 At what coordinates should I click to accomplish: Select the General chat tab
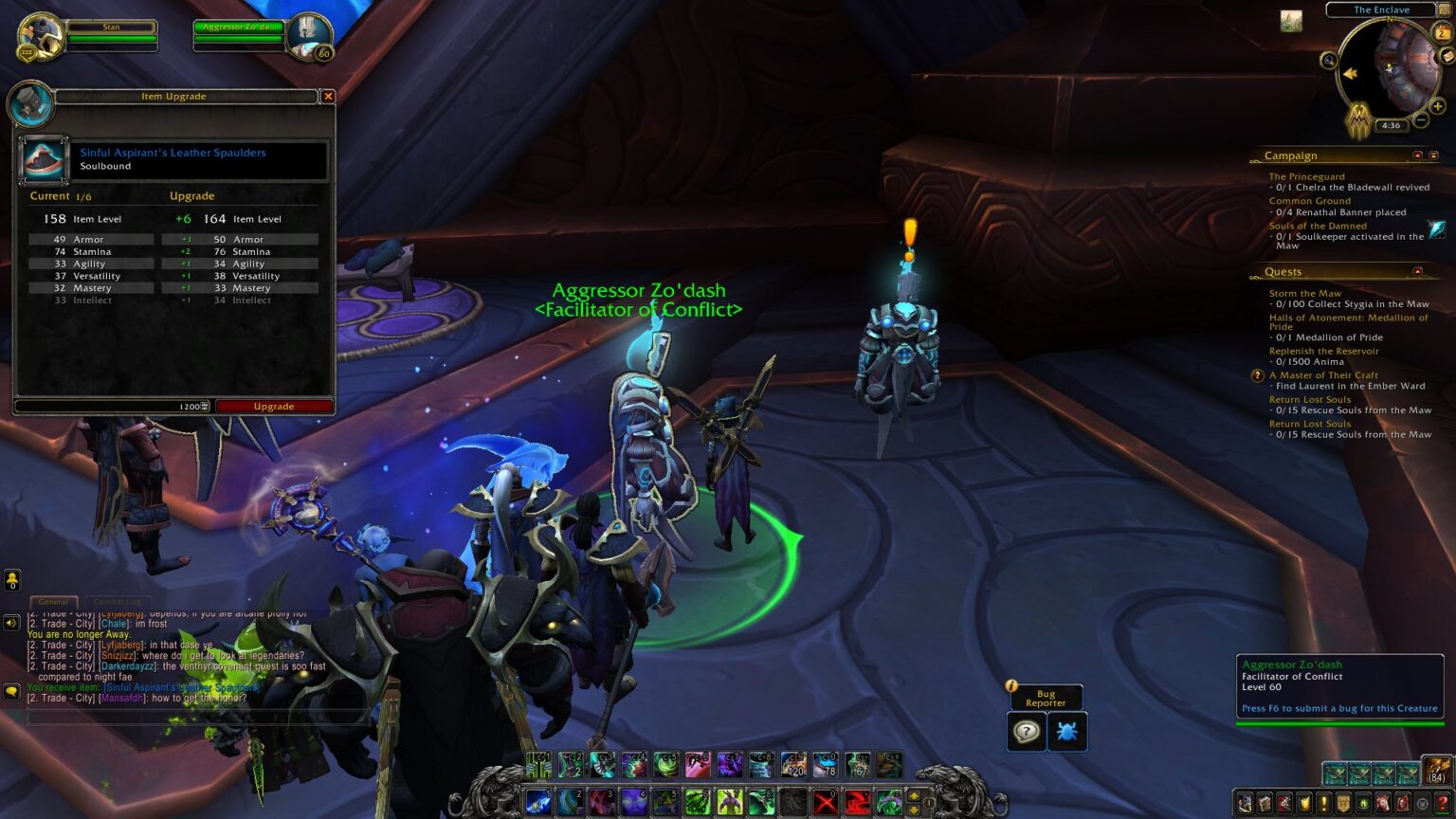pyautogui.click(x=53, y=601)
